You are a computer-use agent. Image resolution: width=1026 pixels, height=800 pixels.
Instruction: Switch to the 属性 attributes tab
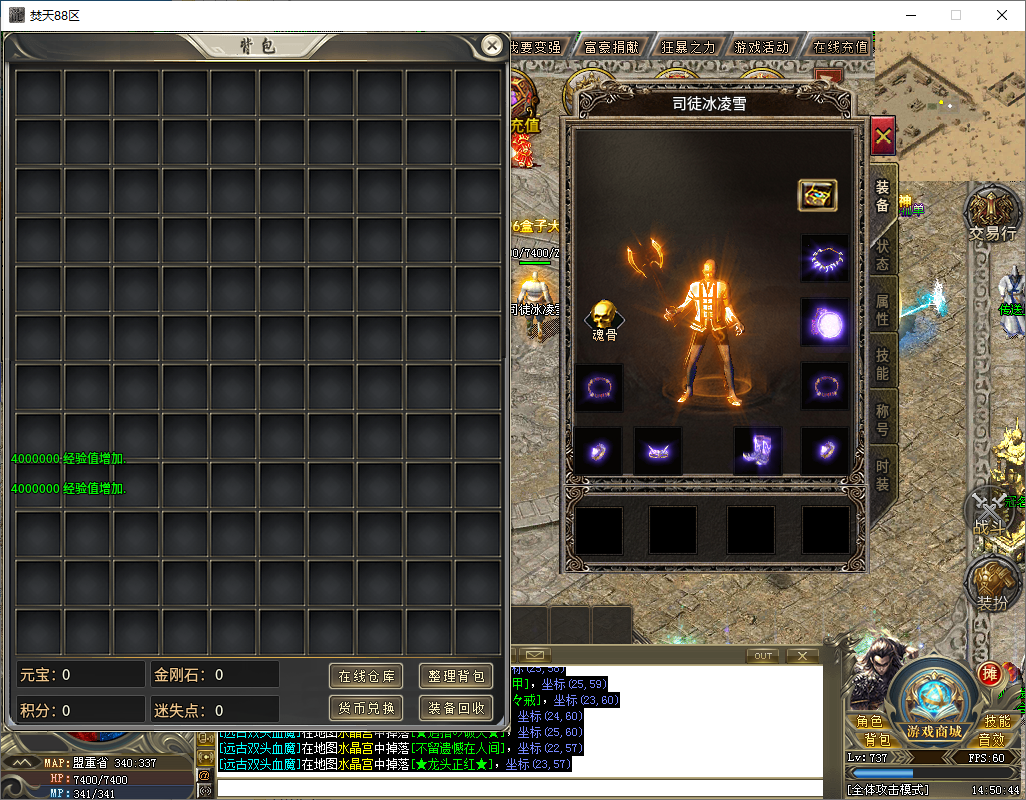pyautogui.click(x=883, y=309)
